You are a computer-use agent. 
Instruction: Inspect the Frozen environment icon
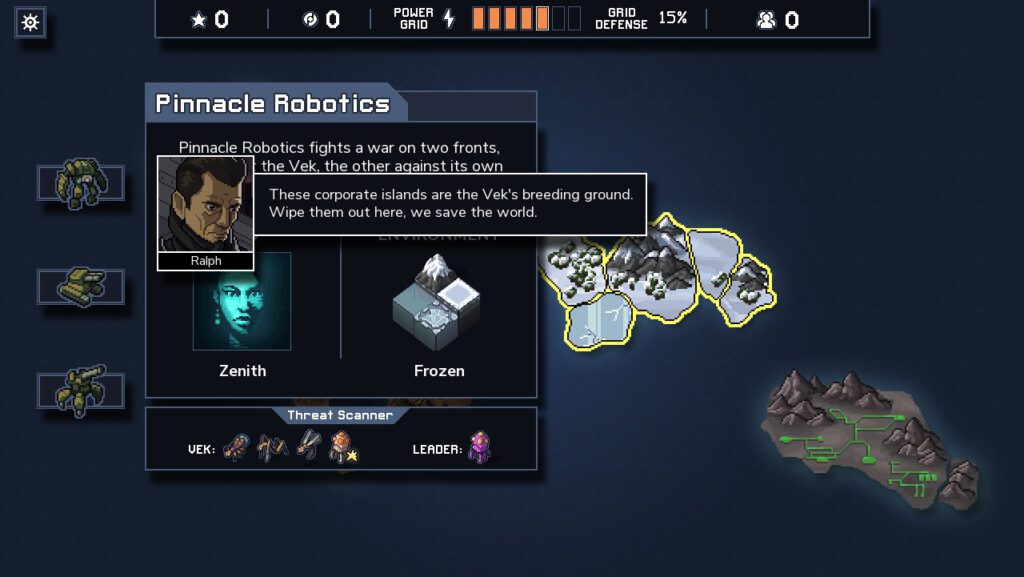click(x=438, y=301)
